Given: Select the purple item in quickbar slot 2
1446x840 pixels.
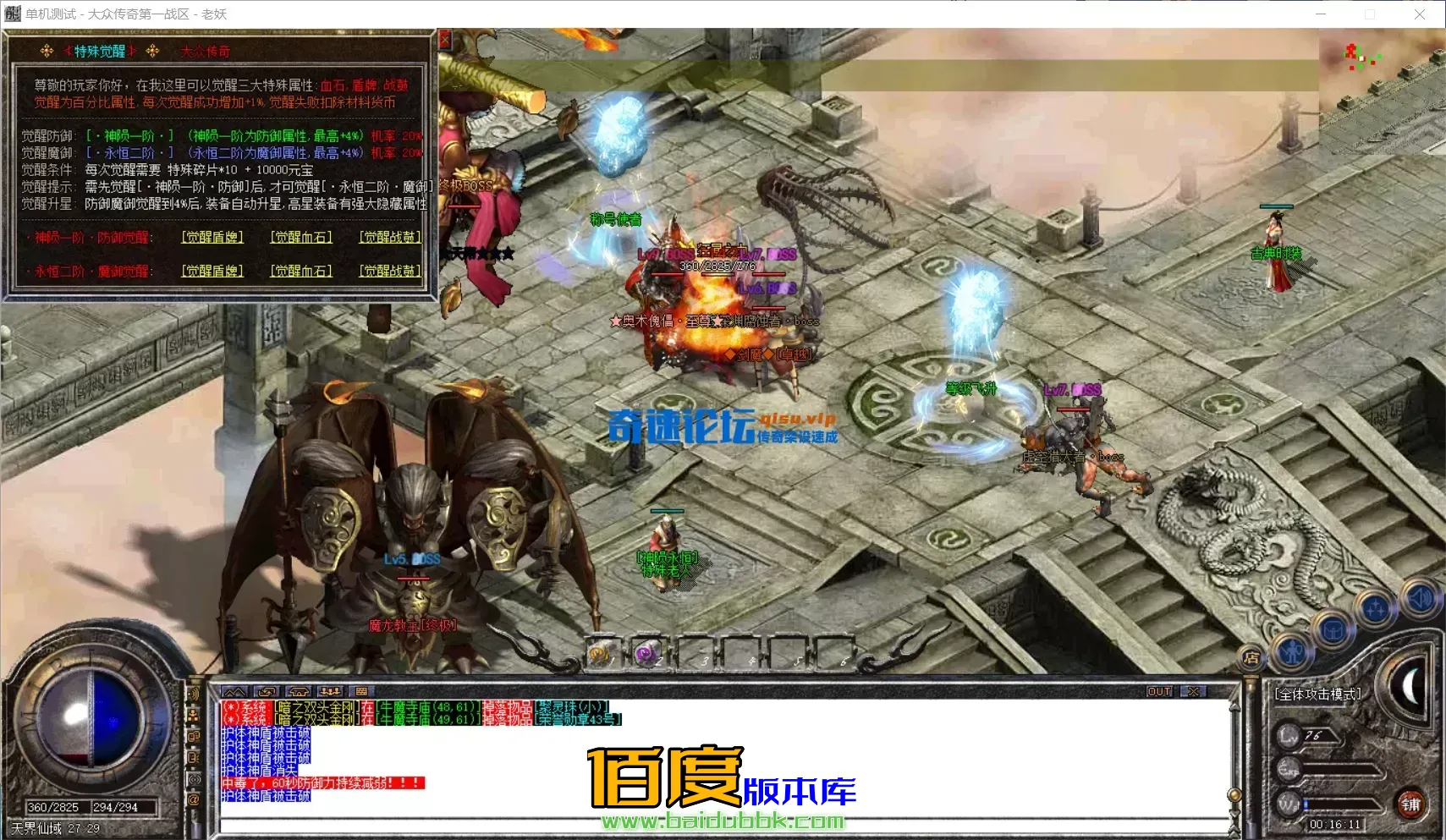Looking at the screenshot, I should coord(648,652).
